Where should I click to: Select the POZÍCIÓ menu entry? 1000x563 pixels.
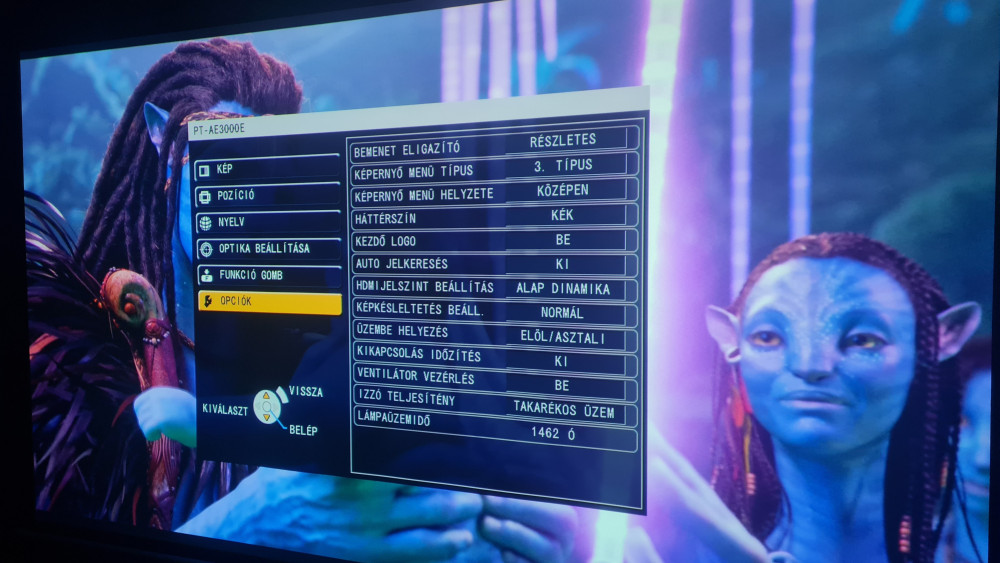click(267, 195)
